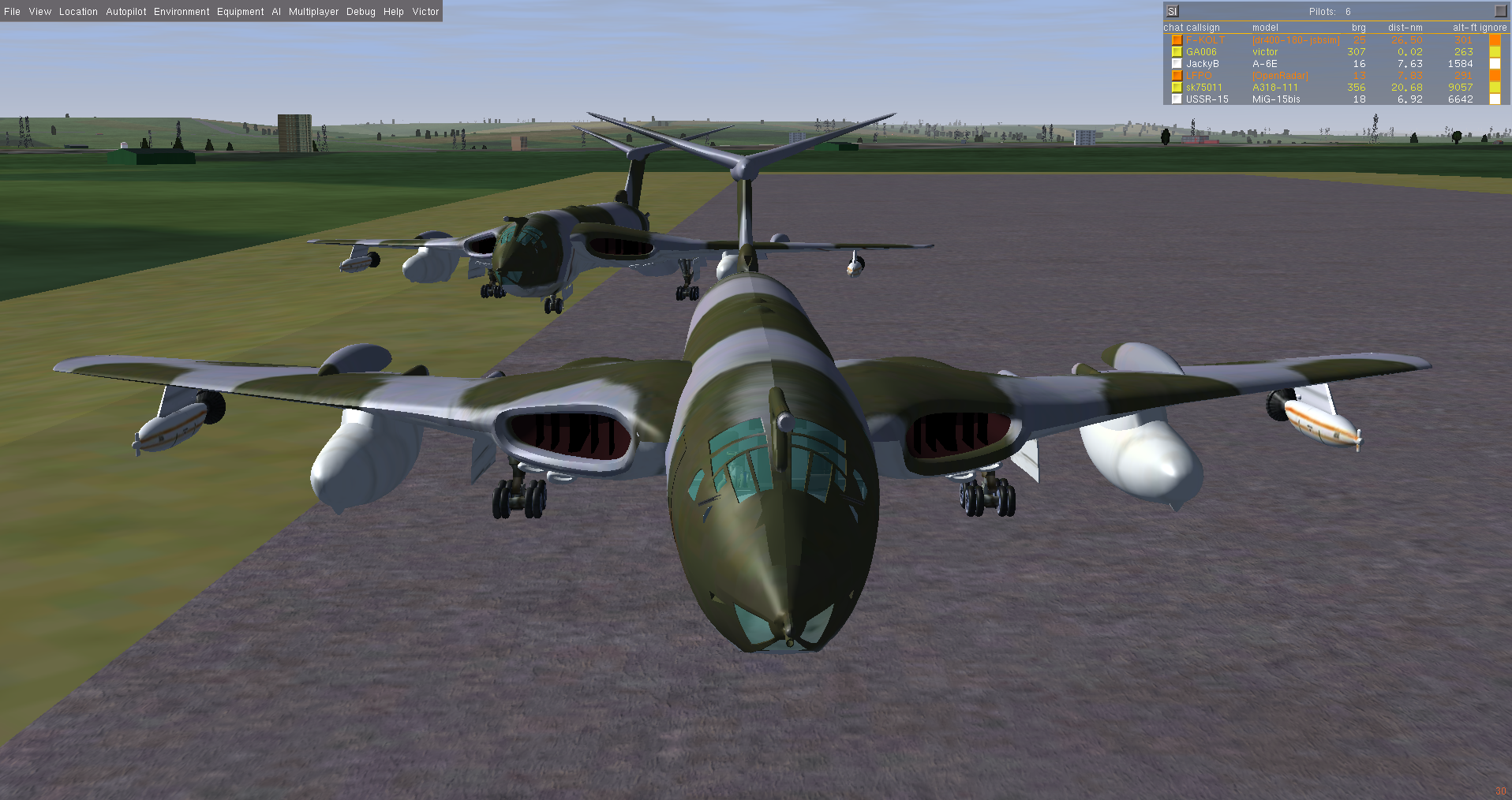1512x800 pixels.
Task: Open the View menu
Action: tap(39, 12)
